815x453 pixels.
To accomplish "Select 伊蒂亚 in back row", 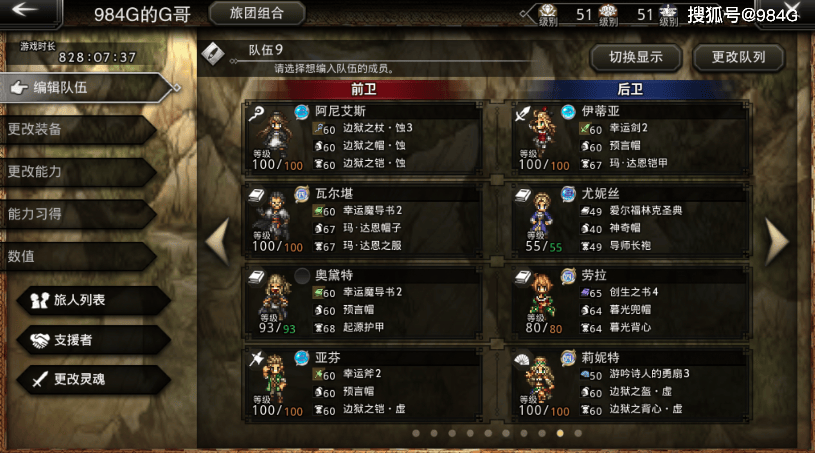I will (628, 137).
